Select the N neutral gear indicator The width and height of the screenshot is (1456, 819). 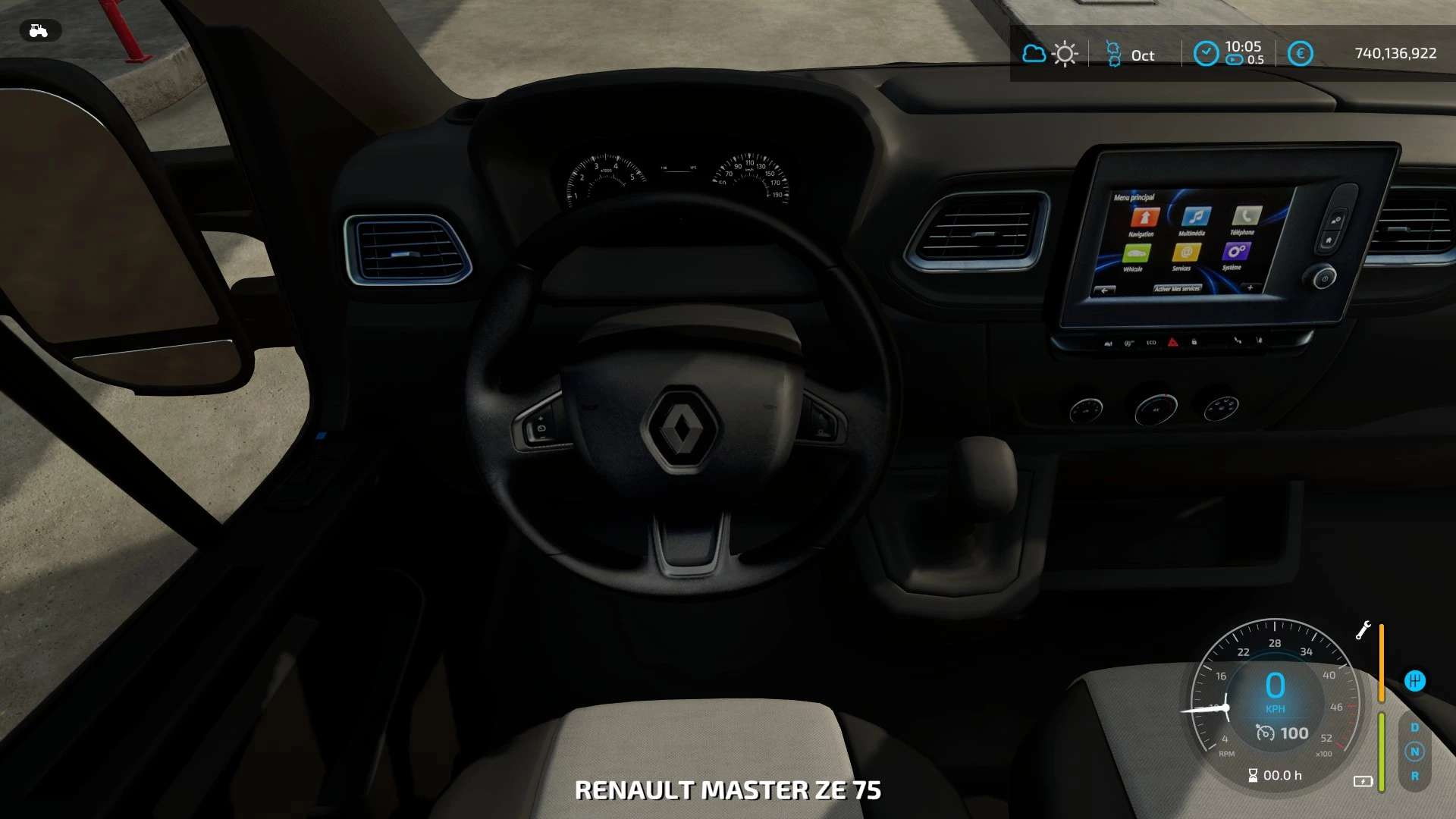(x=1414, y=752)
